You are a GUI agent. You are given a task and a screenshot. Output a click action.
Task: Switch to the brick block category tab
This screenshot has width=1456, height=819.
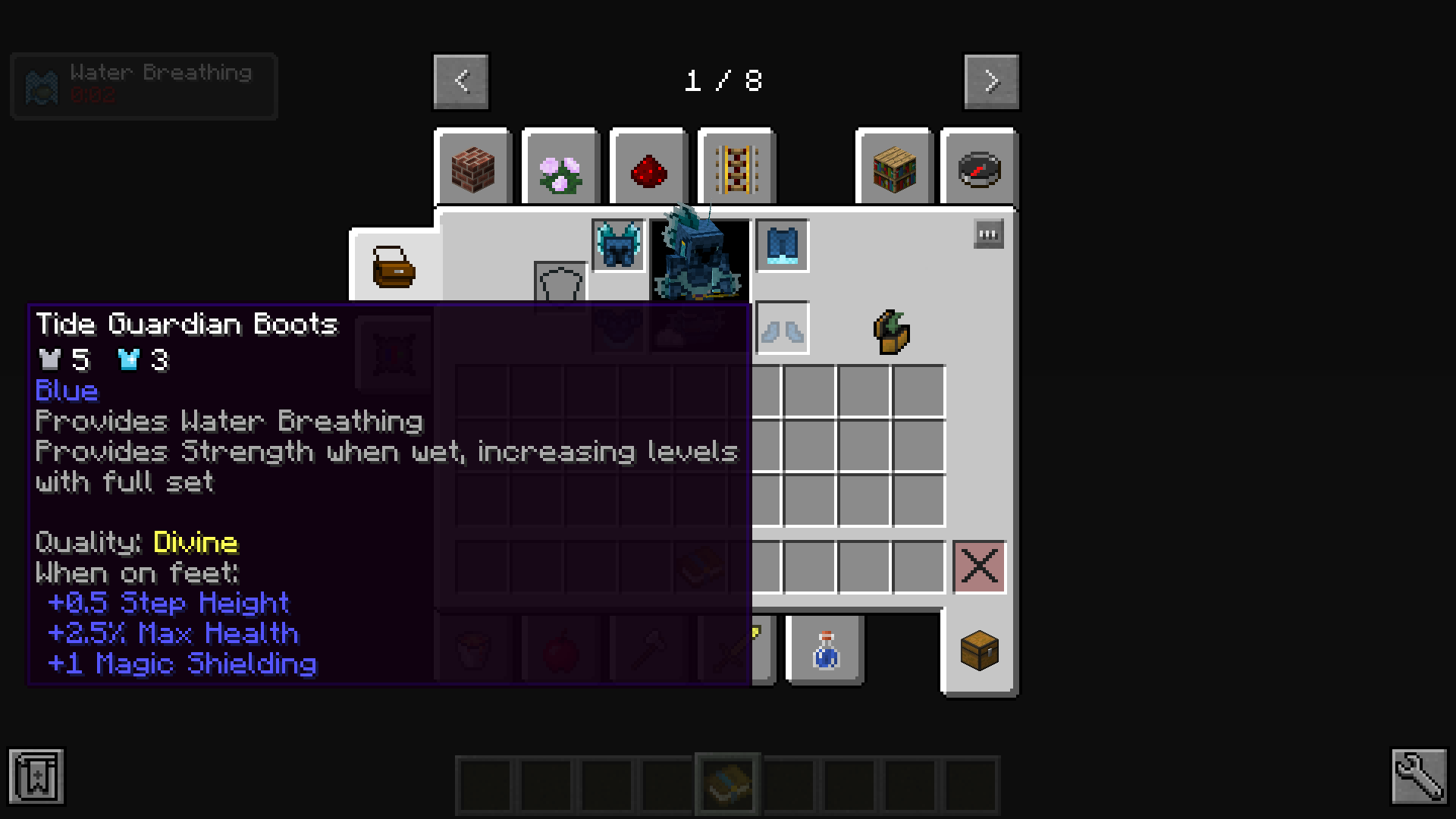tap(473, 168)
